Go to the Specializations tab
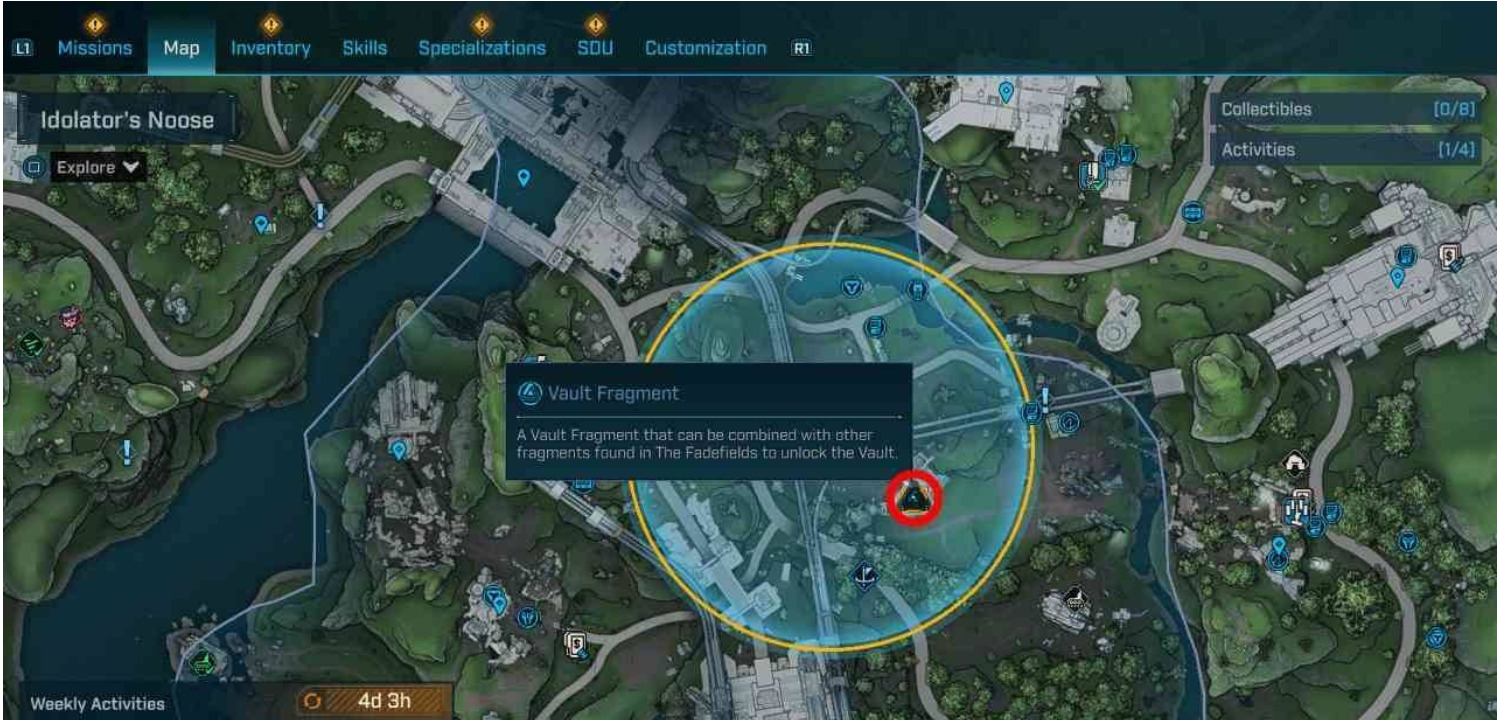The width and height of the screenshot is (1497, 720). click(x=482, y=48)
